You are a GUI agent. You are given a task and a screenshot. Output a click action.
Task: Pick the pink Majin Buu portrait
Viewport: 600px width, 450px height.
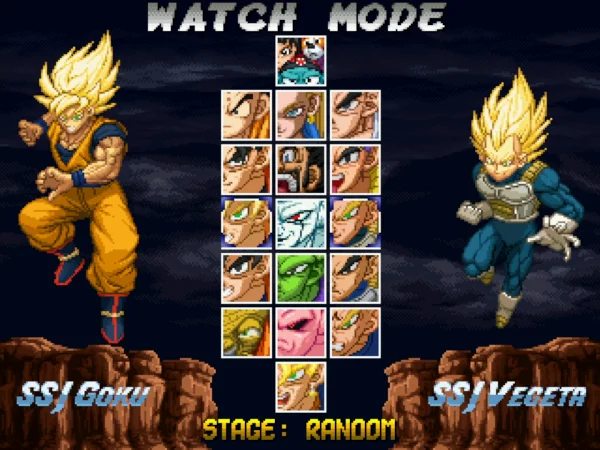pos(301,331)
